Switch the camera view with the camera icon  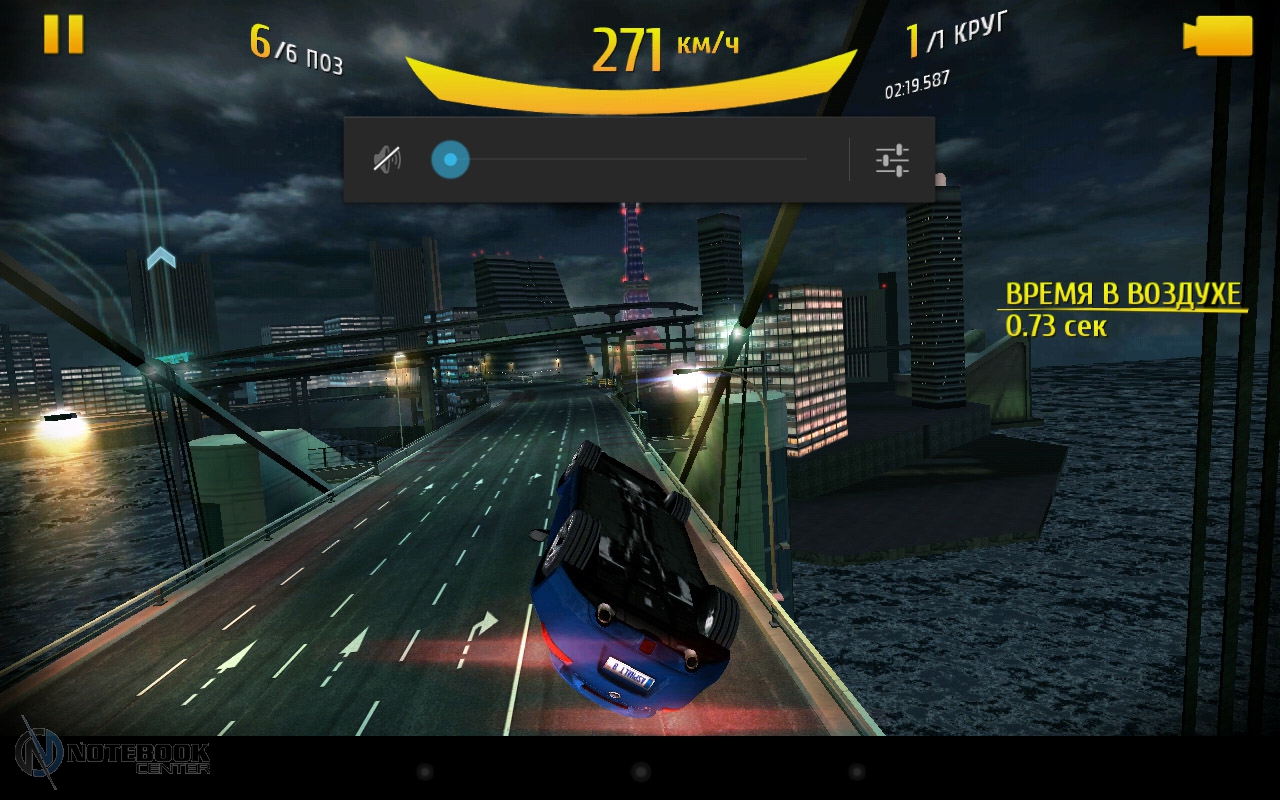1217,36
